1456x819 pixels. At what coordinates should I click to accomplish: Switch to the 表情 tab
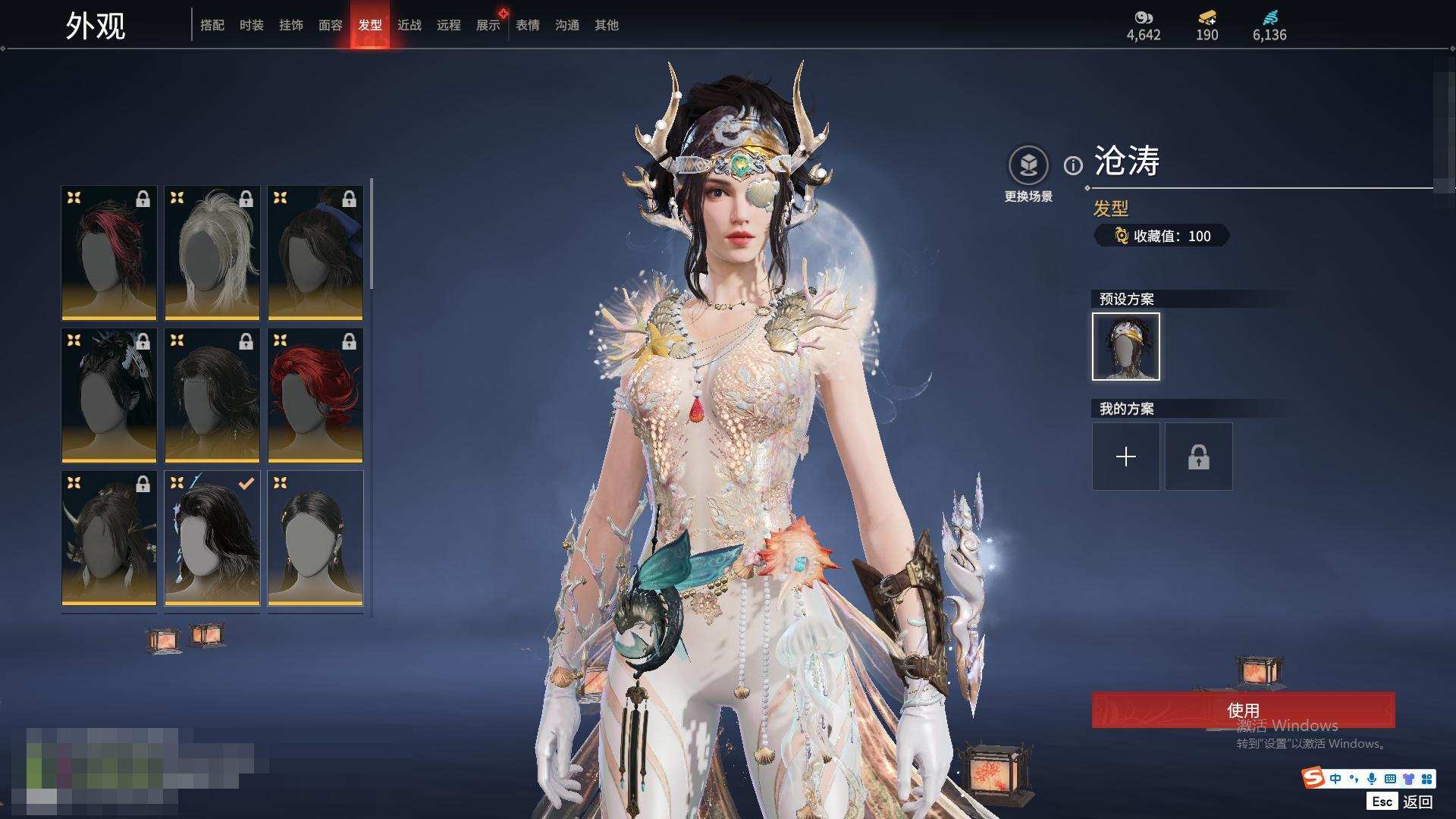pyautogui.click(x=528, y=25)
